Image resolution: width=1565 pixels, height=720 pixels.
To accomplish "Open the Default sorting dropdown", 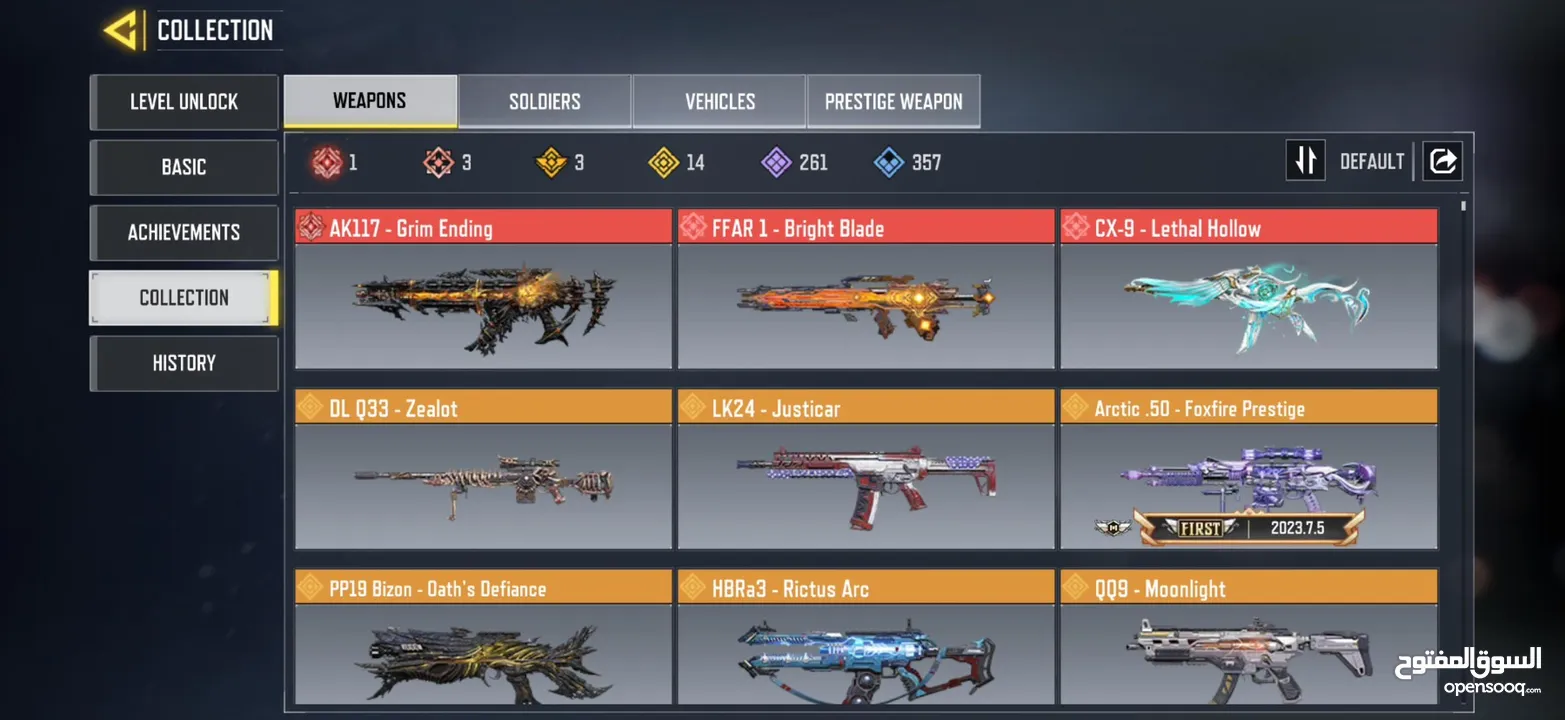I will (1371, 160).
